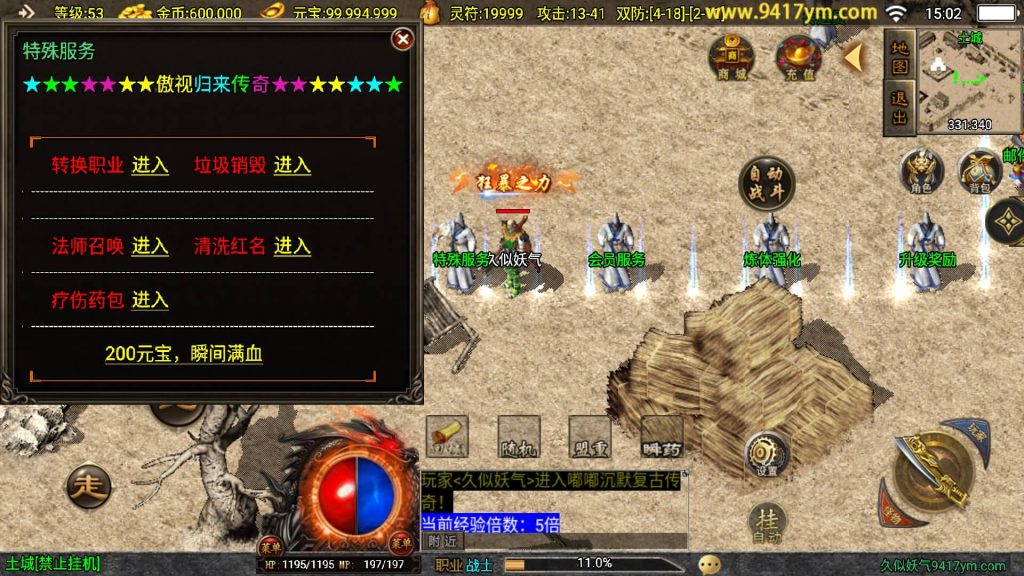Select 进入 beside 法师召唤
This screenshot has height=576, width=1024.
coord(150,246)
